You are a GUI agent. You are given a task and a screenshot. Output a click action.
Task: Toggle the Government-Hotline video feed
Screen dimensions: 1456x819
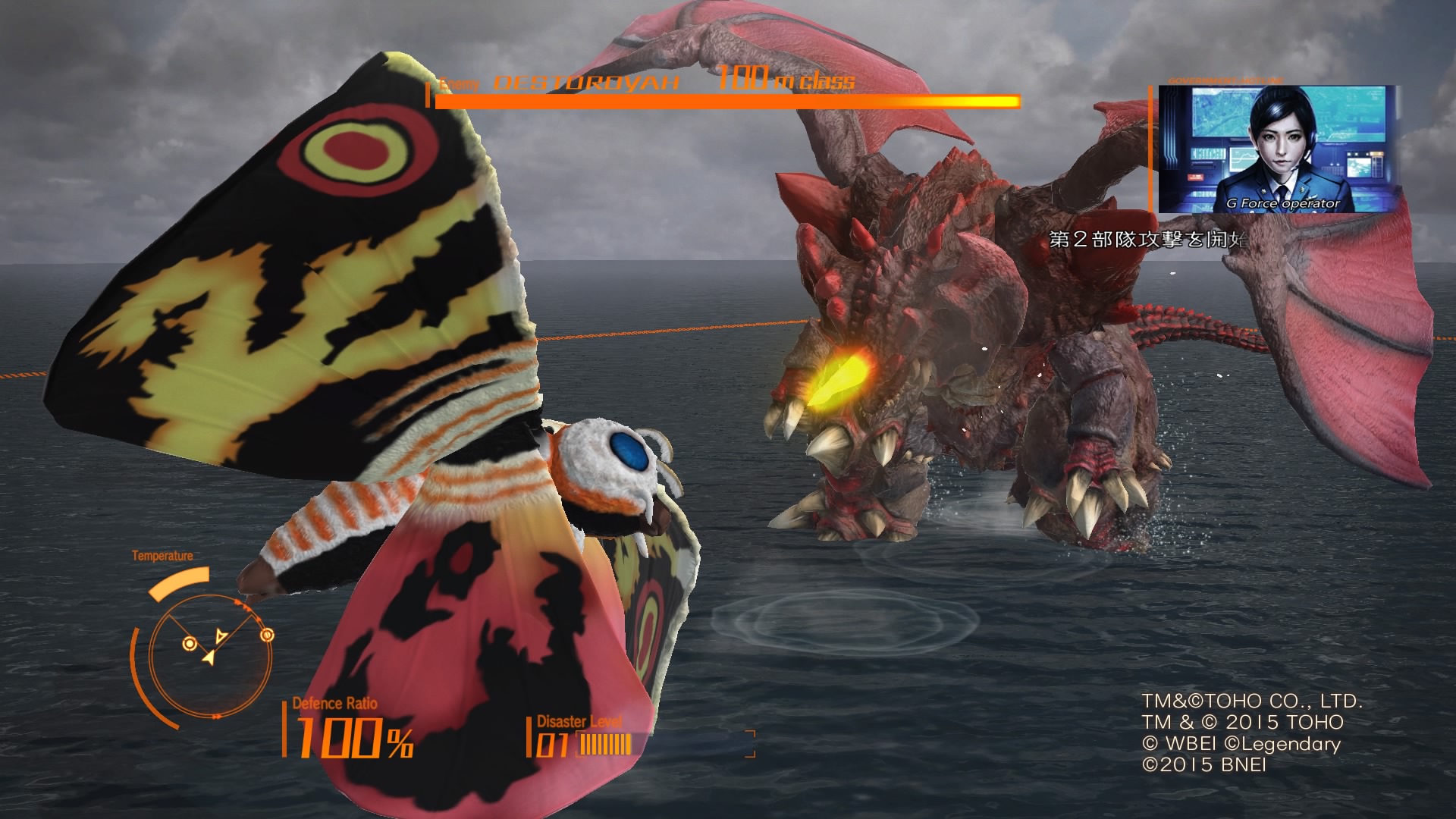pos(1274,148)
